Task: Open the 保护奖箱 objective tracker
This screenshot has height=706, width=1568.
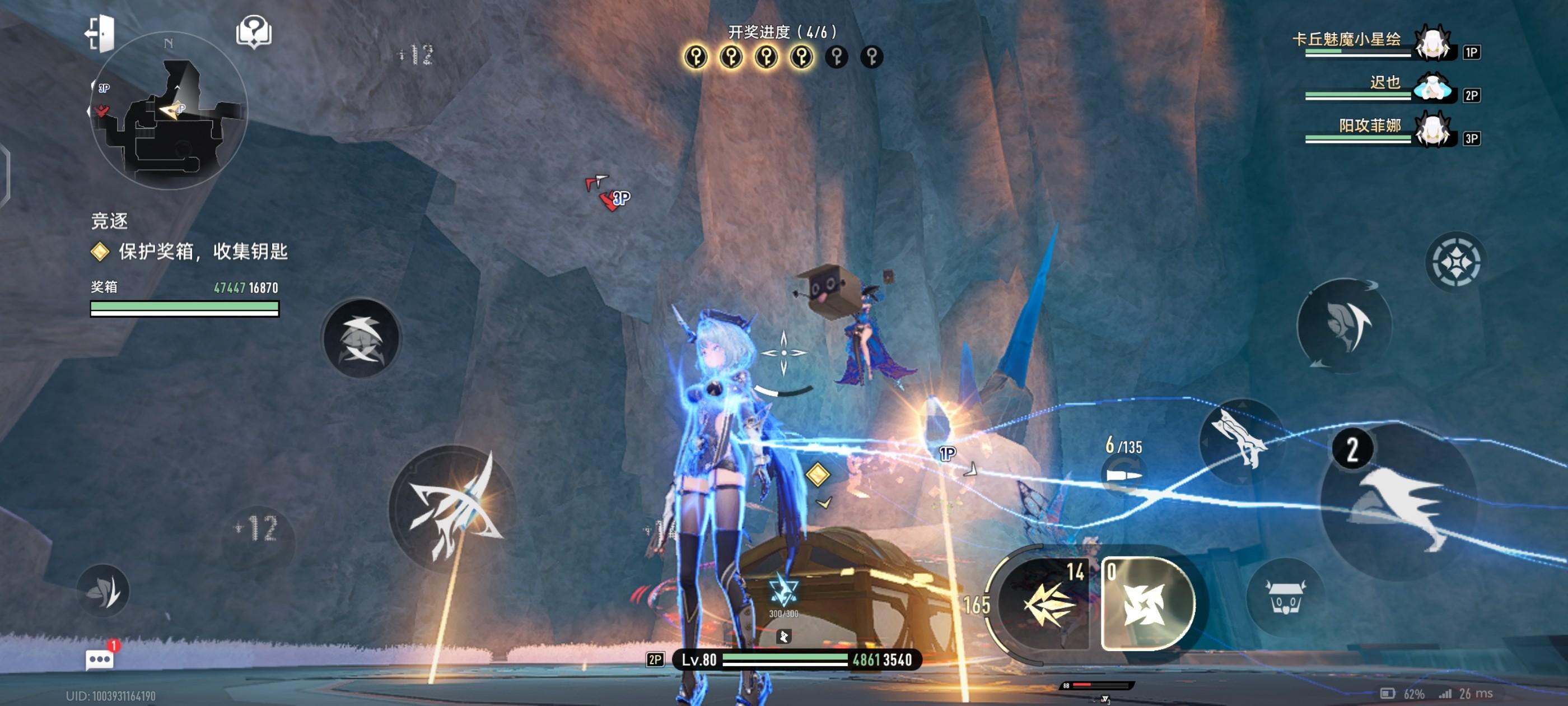Action: click(202, 252)
